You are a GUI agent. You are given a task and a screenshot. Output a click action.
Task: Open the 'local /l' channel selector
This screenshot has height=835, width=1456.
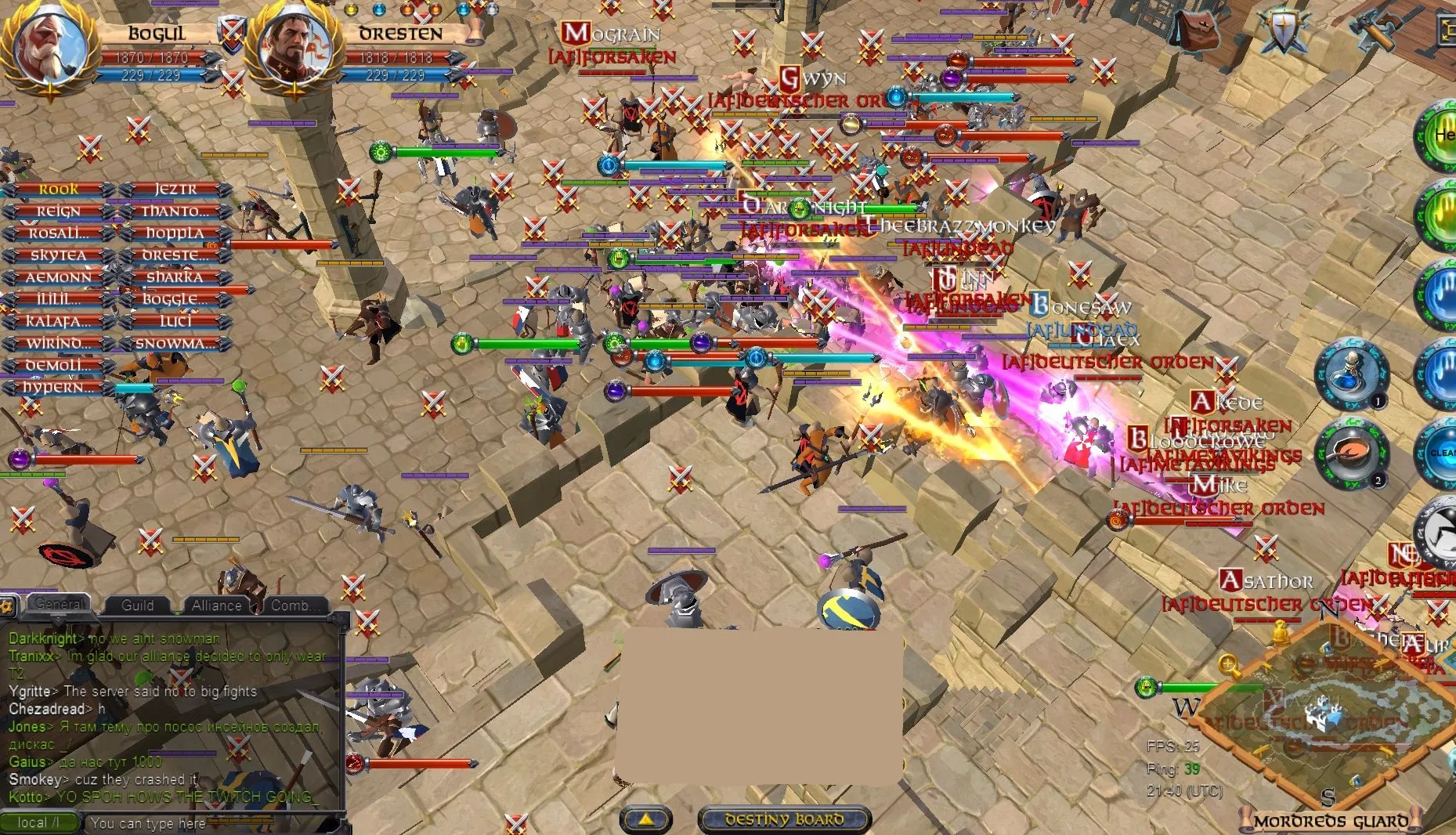[x=39, y=822]
